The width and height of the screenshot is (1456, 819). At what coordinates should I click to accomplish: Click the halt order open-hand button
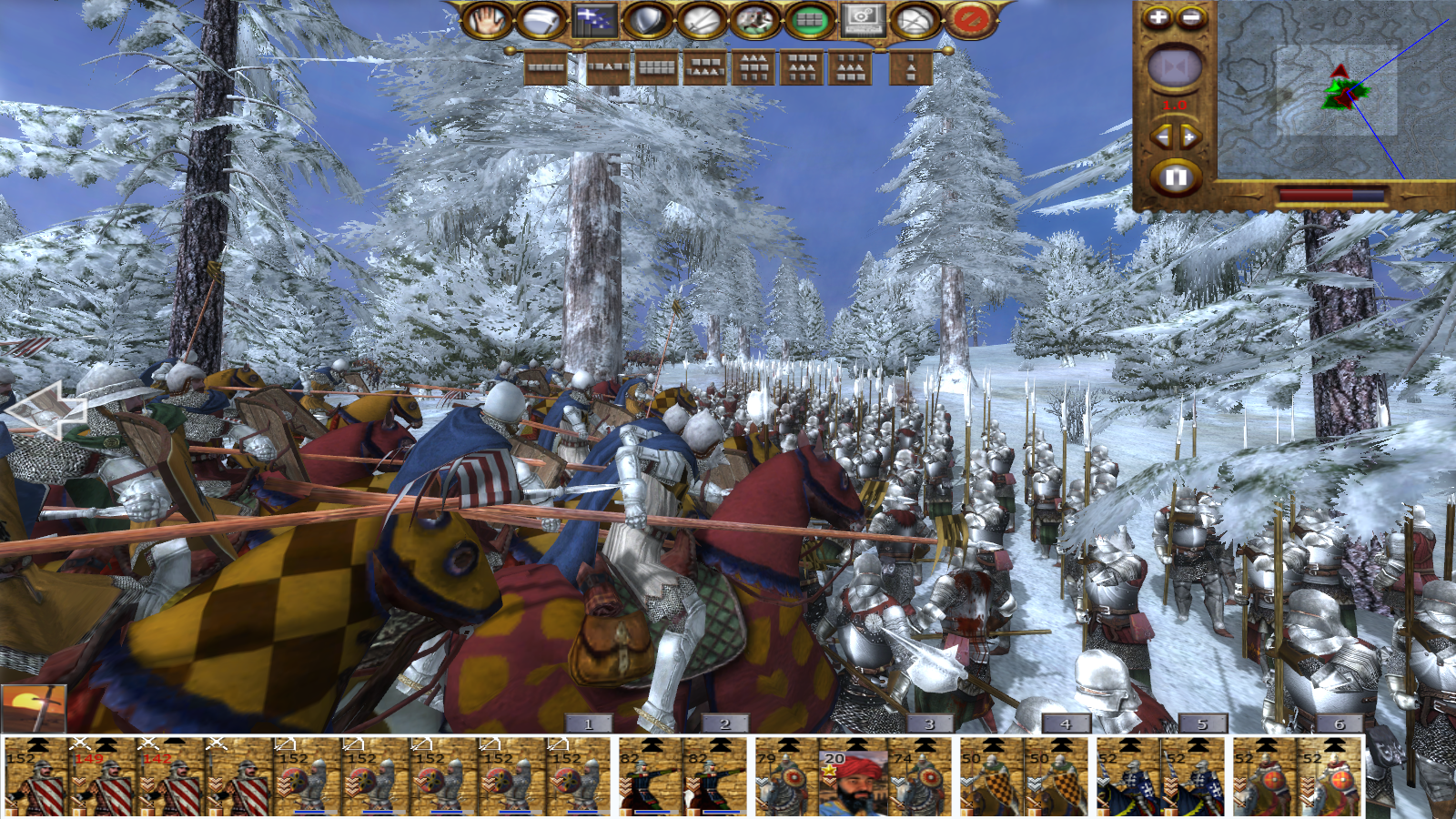pos(488,20)
